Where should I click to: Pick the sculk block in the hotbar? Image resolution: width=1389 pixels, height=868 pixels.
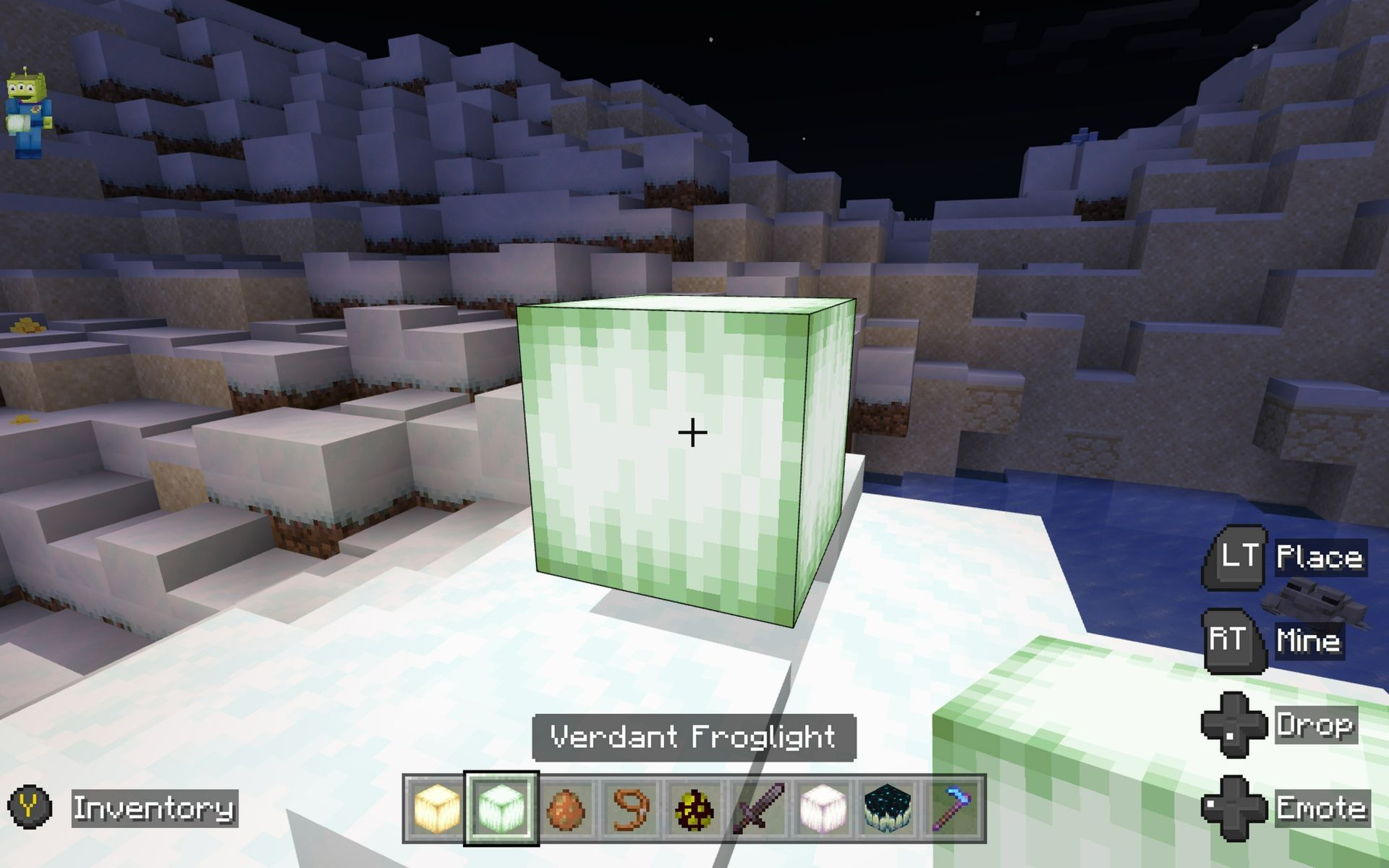click(x=888, y=808)
